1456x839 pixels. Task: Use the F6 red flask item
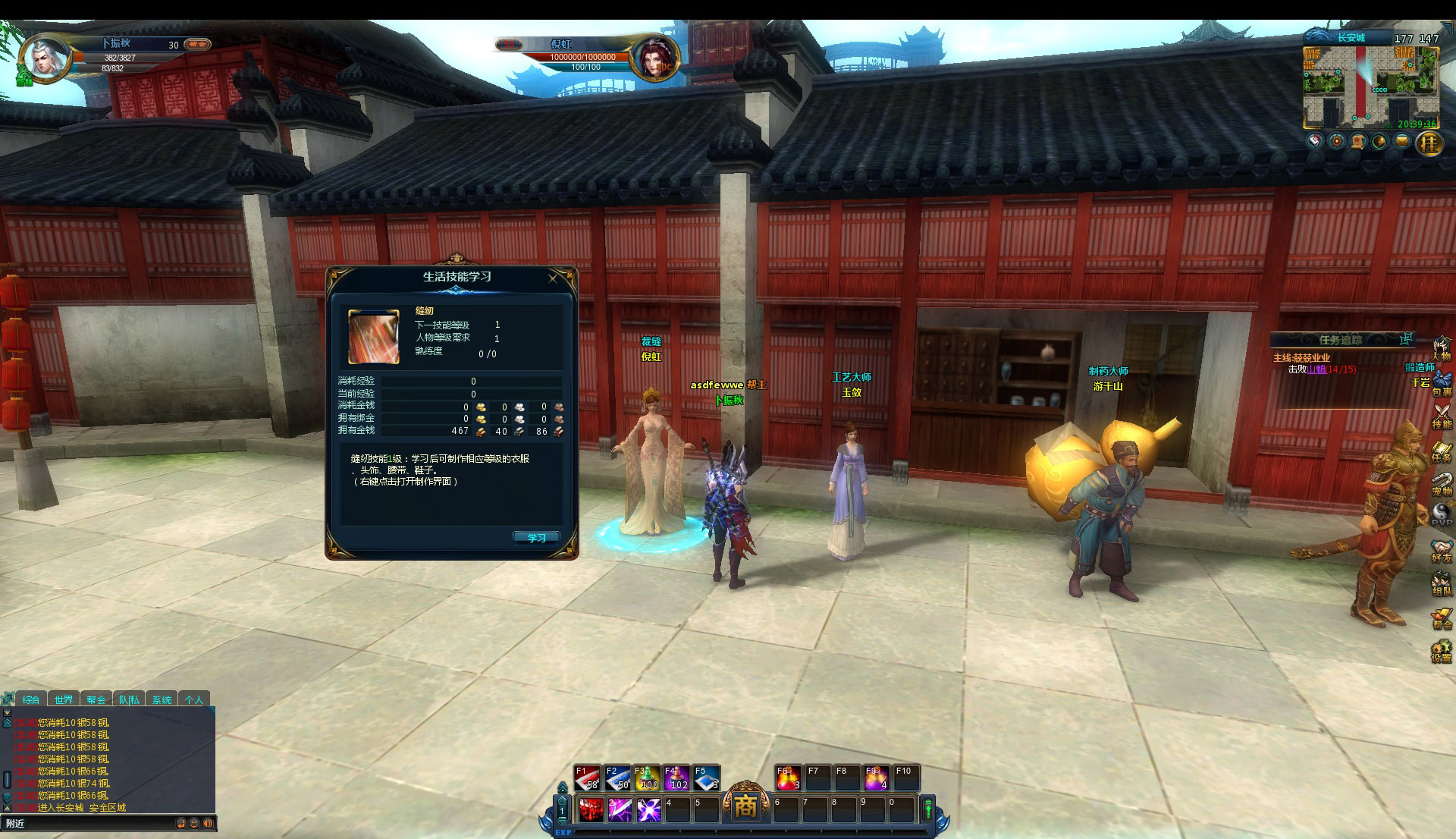[788, 778]
